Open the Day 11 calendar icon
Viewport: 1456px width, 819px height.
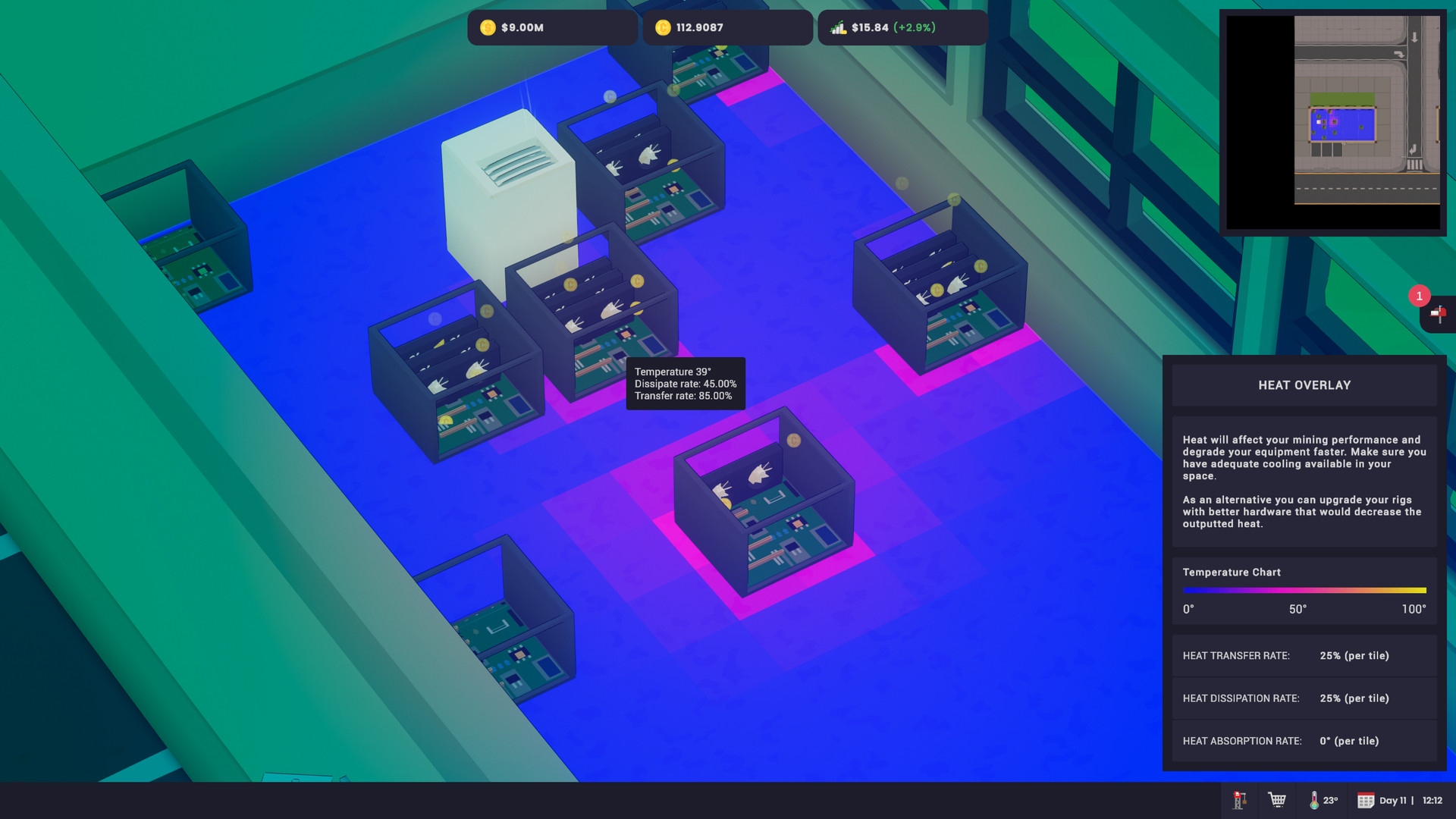tap(1367, 800)
